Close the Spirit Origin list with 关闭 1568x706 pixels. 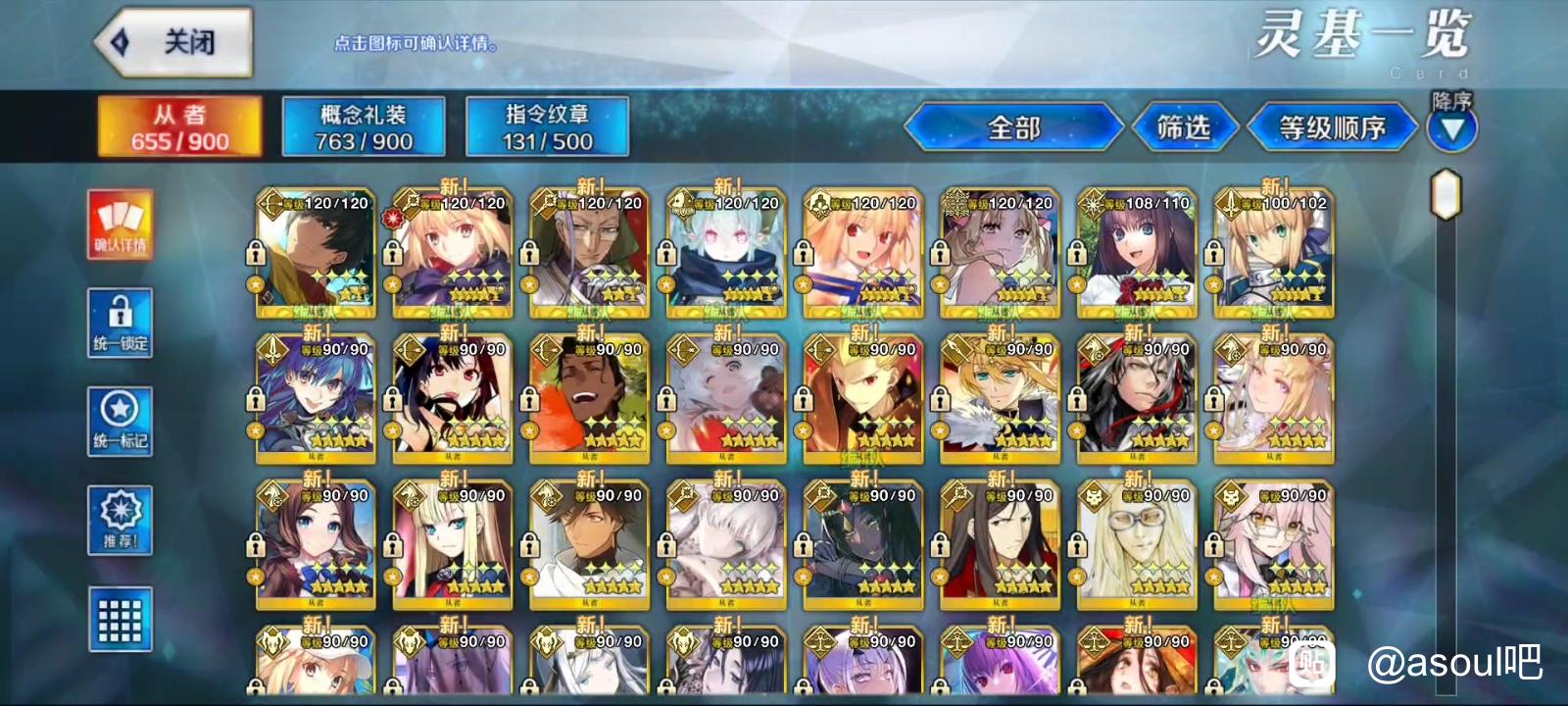174,42
